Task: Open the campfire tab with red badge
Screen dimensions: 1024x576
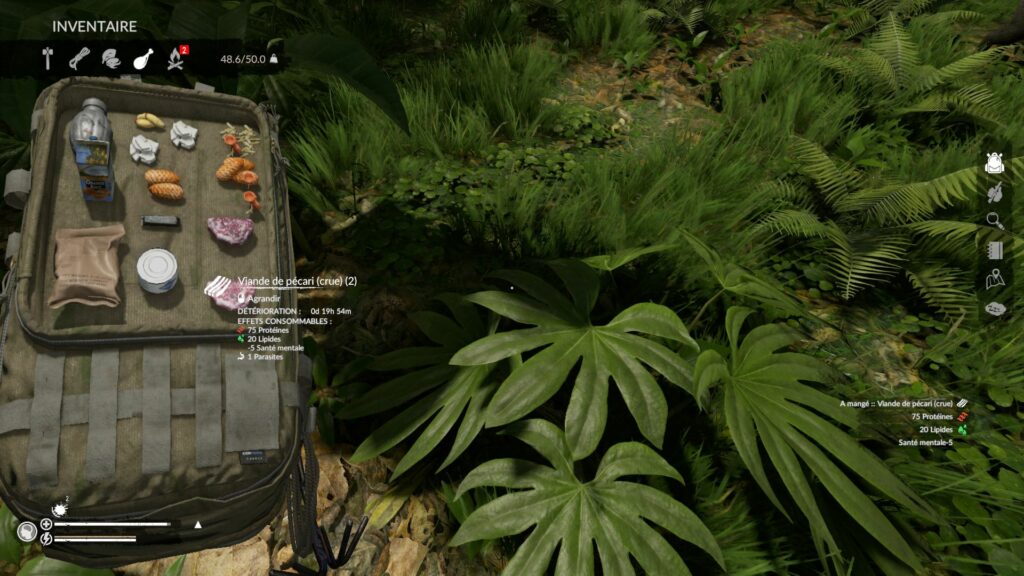Action: pos(176,58)
